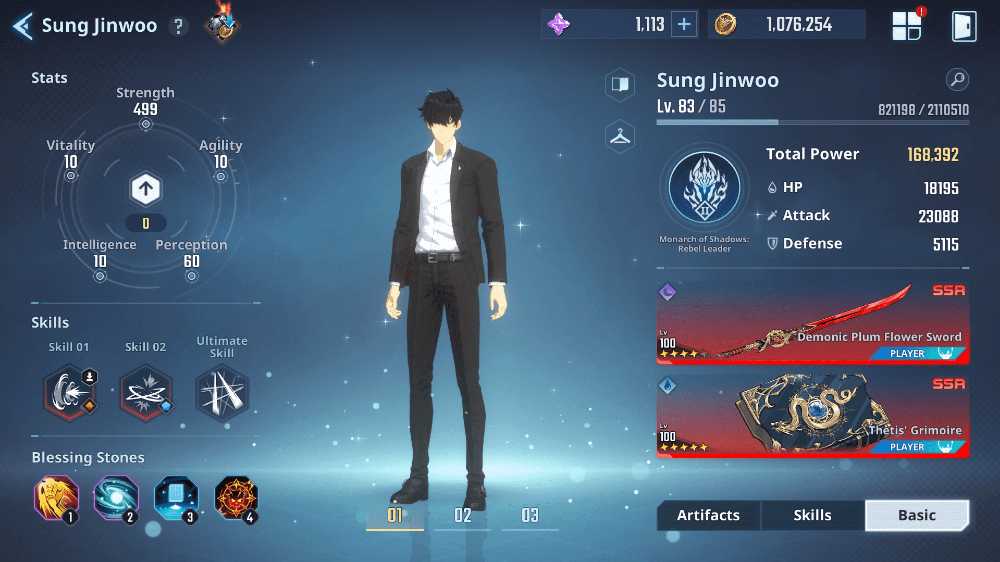Switch to preset 02
1000x562 pixels.
(x=462, y=516)
